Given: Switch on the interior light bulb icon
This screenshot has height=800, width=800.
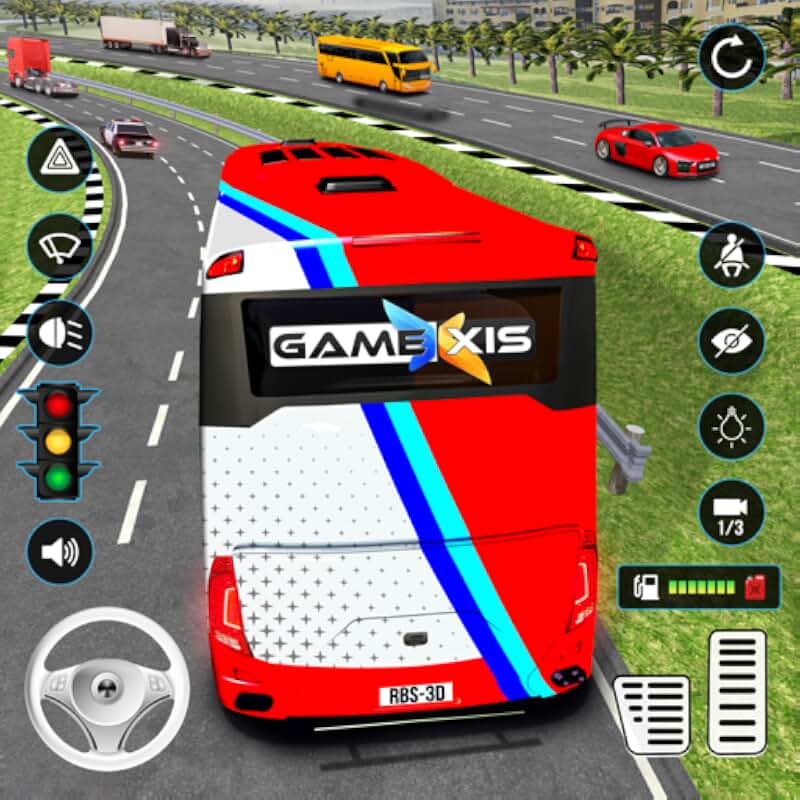Looking at the screenshot, I should [x=732, y=427].
